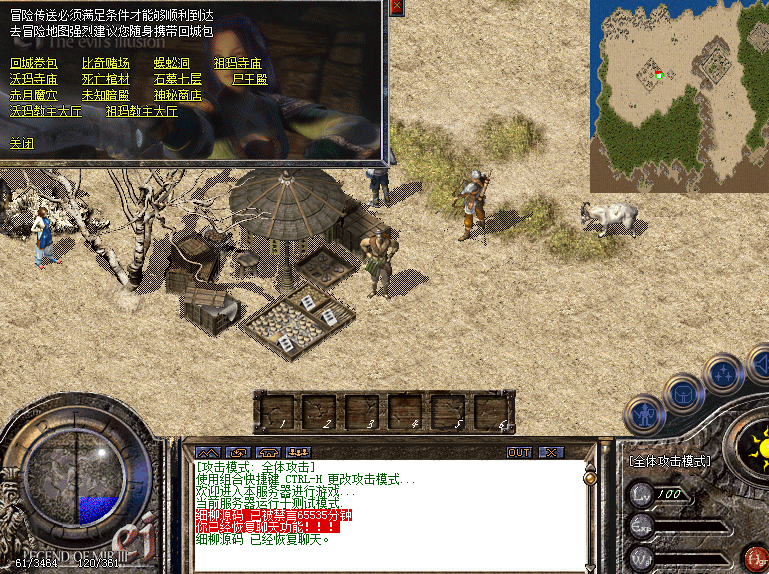This screenshot has width=769, height=574.
Task: Click the 全体攻击模式 attack mode label
Action: 669,461
